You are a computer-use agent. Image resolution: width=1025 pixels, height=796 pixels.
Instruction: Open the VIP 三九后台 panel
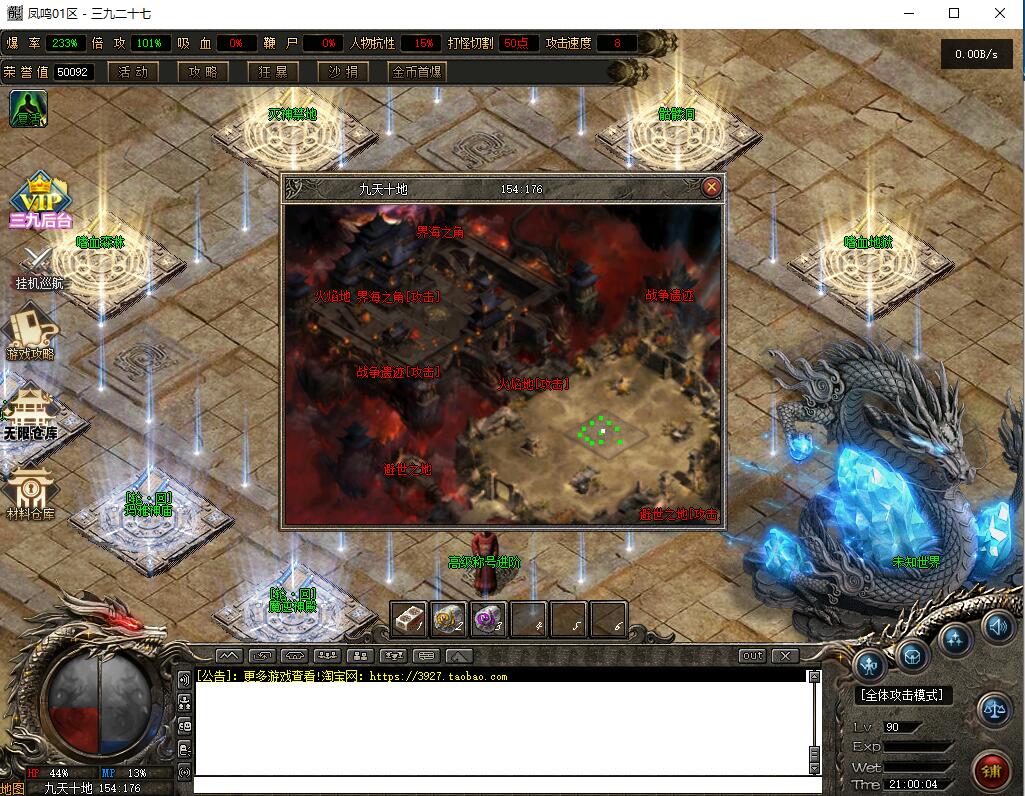[40, 200]
